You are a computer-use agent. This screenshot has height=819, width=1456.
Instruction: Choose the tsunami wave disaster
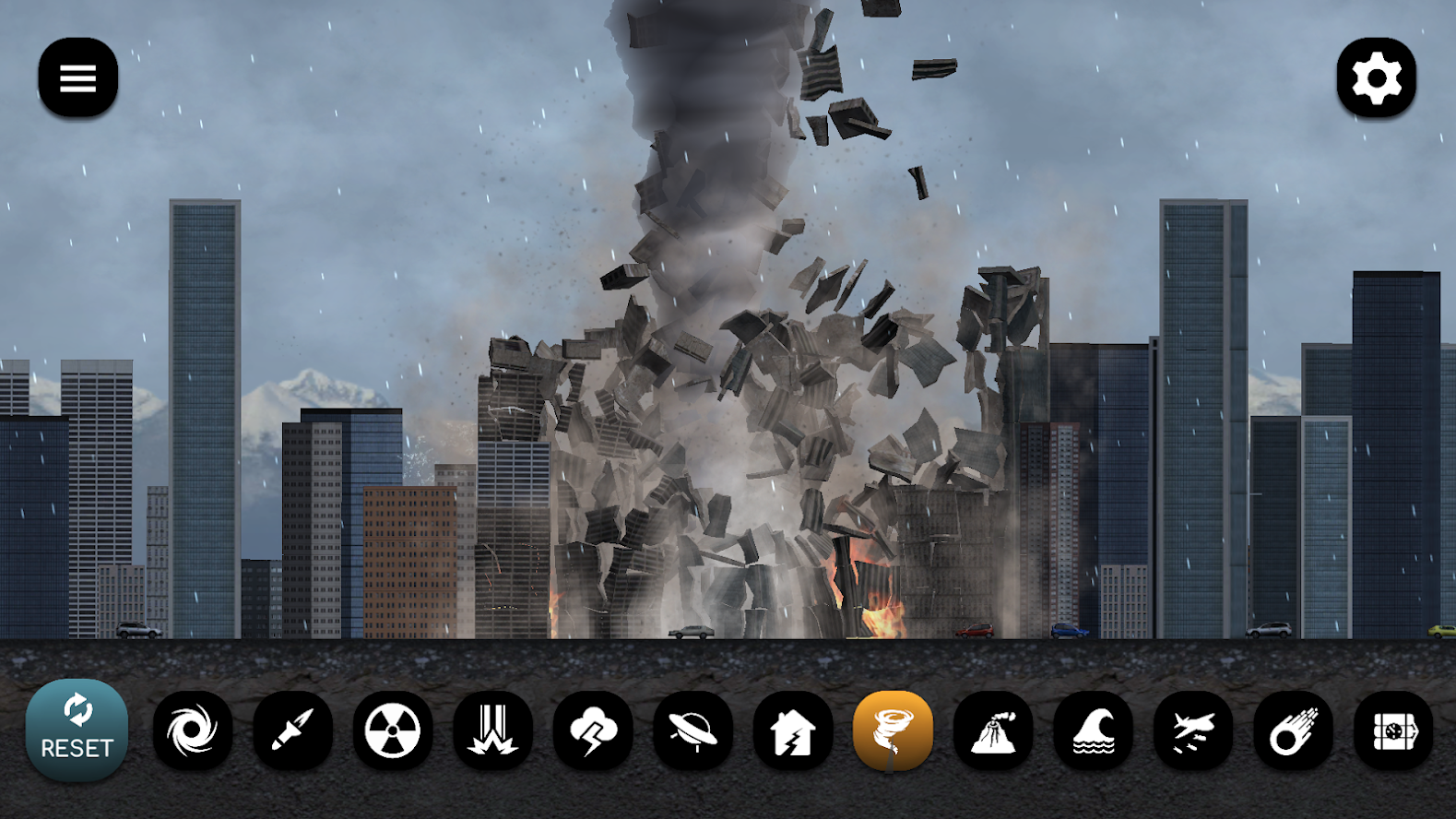(1094, 729)
